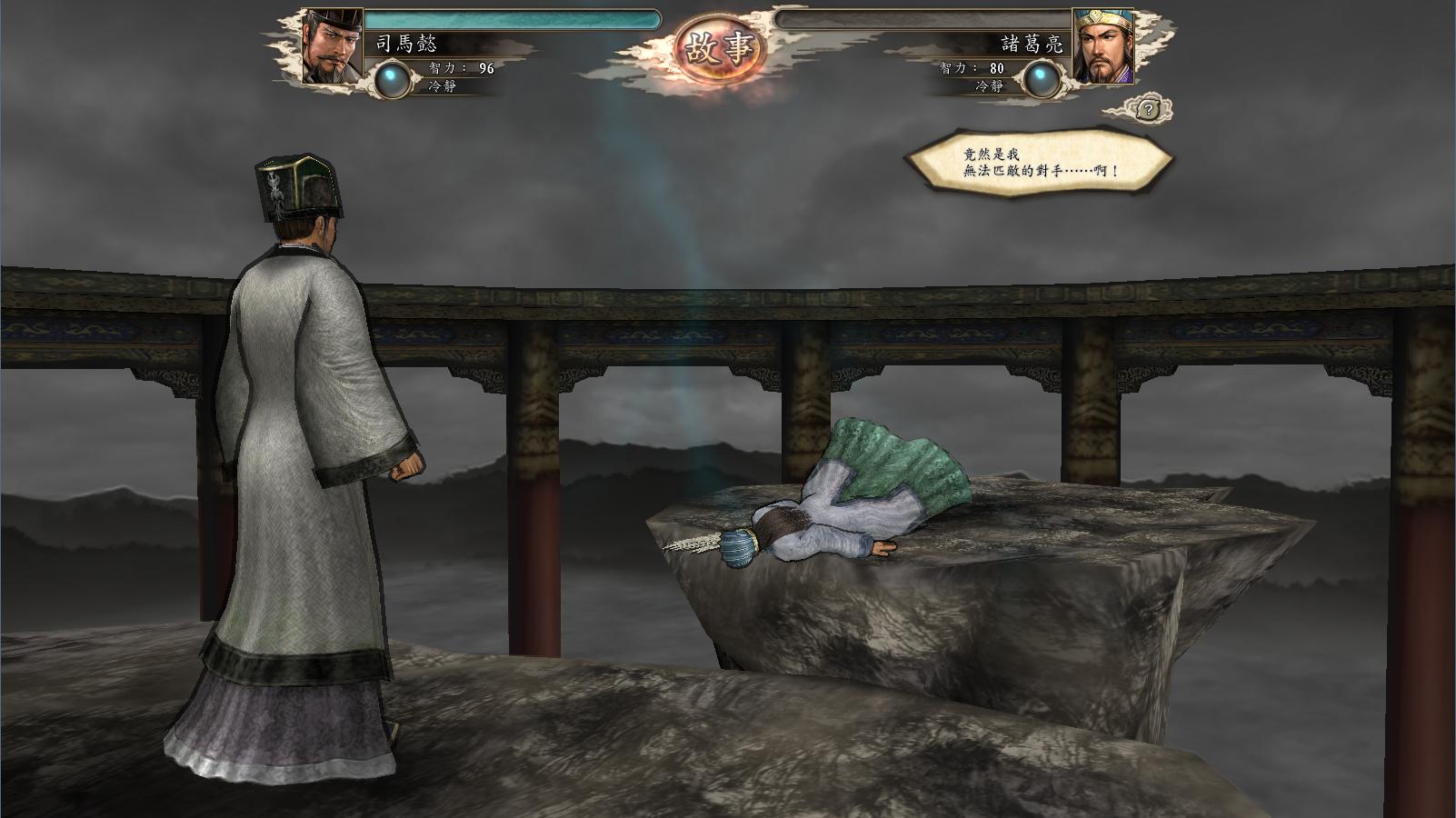This screenshot has width=1456, height=818.
Task: Click Sima Yi's portrait
Action: [x=332, y=47]
